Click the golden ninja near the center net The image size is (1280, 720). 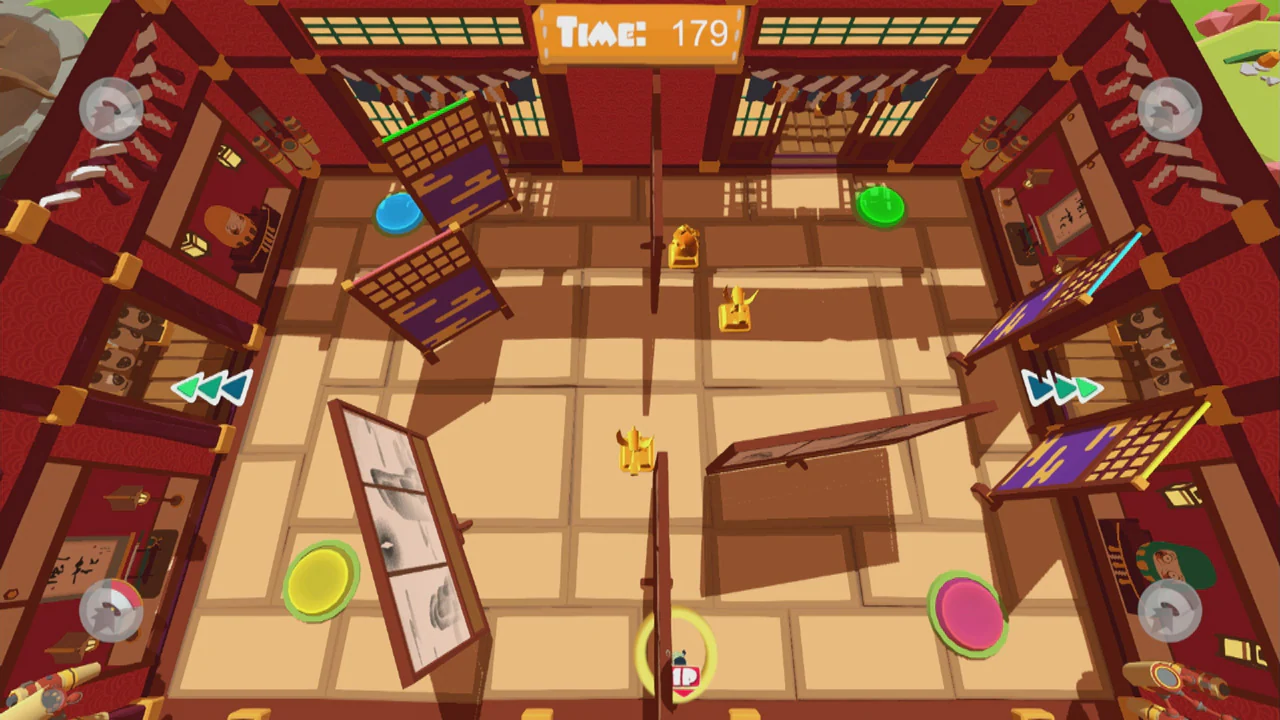[637, 450]
